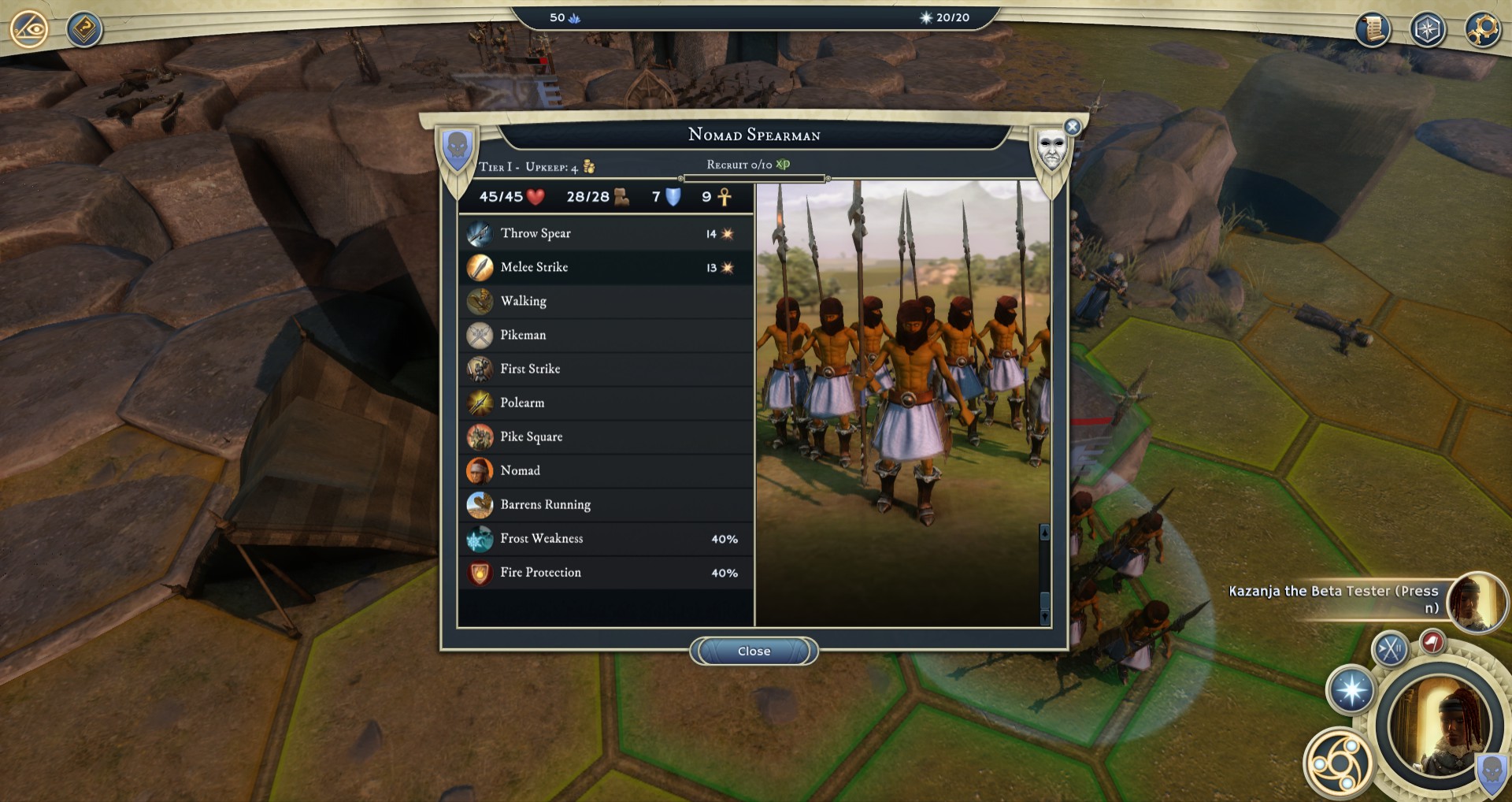Image resolution: width=1512 pixels, height=802 pixels.
Task: Click the Frost Weakness 40% row
Action: coord(605,539)
